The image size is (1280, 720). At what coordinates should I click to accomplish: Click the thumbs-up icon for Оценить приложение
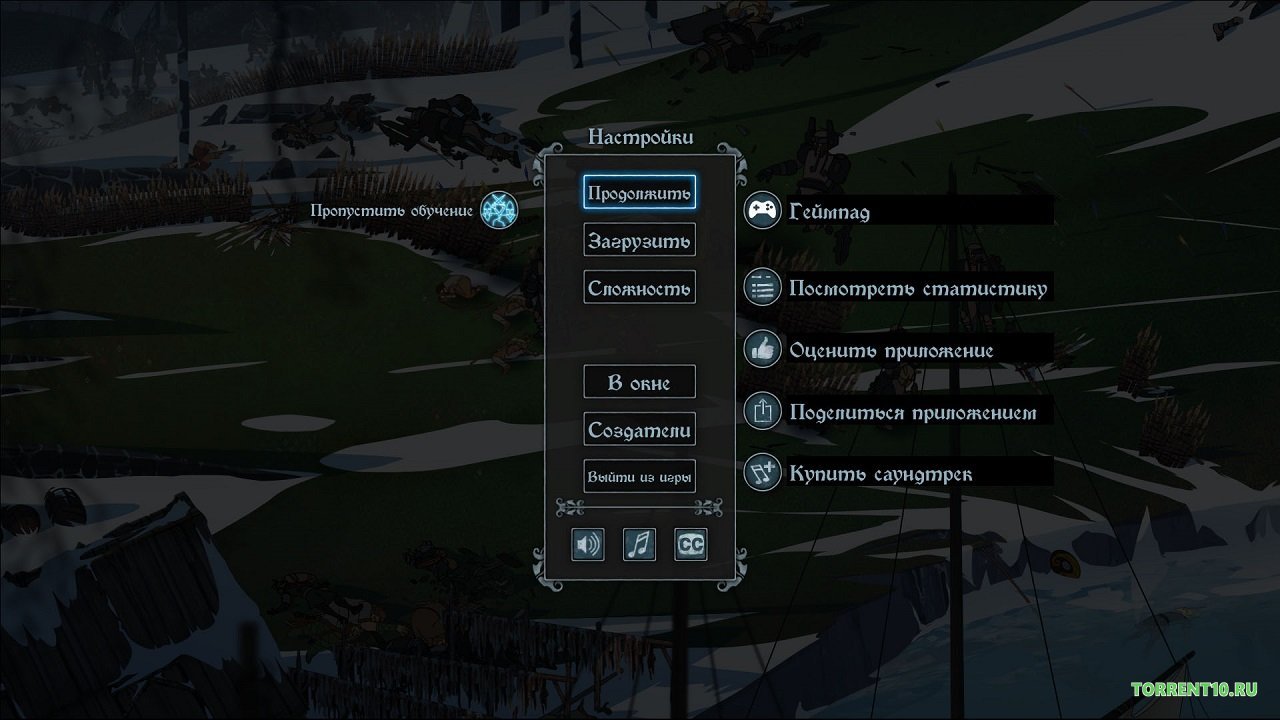[762, 350]
